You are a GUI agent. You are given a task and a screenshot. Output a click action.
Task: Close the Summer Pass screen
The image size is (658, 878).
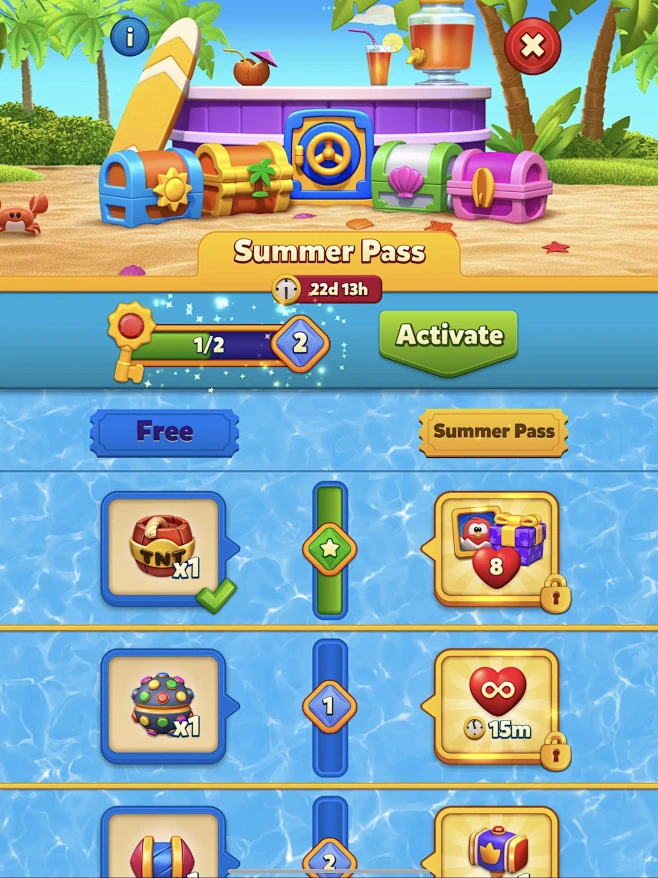click(x=532, y=46)
